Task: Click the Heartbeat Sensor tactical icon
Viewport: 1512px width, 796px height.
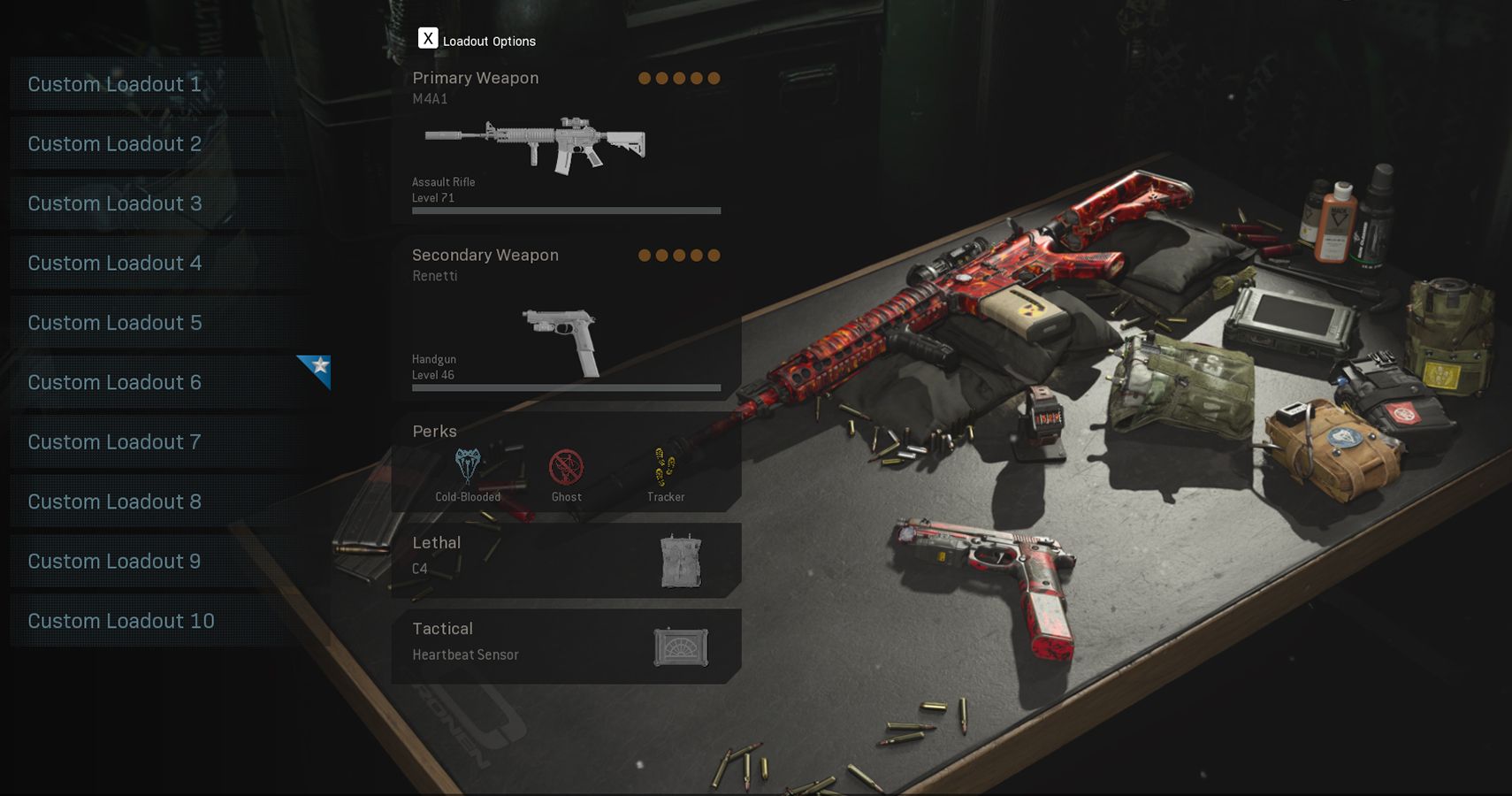Action: point(681,647)
